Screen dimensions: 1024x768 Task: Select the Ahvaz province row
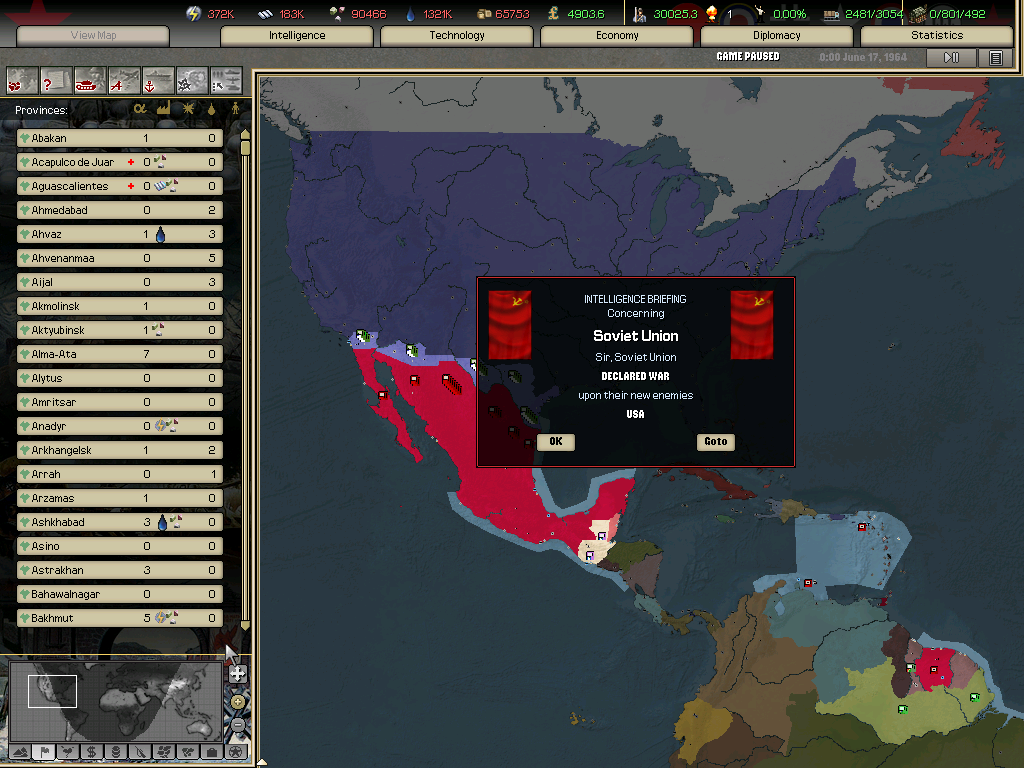click(120, 234)
